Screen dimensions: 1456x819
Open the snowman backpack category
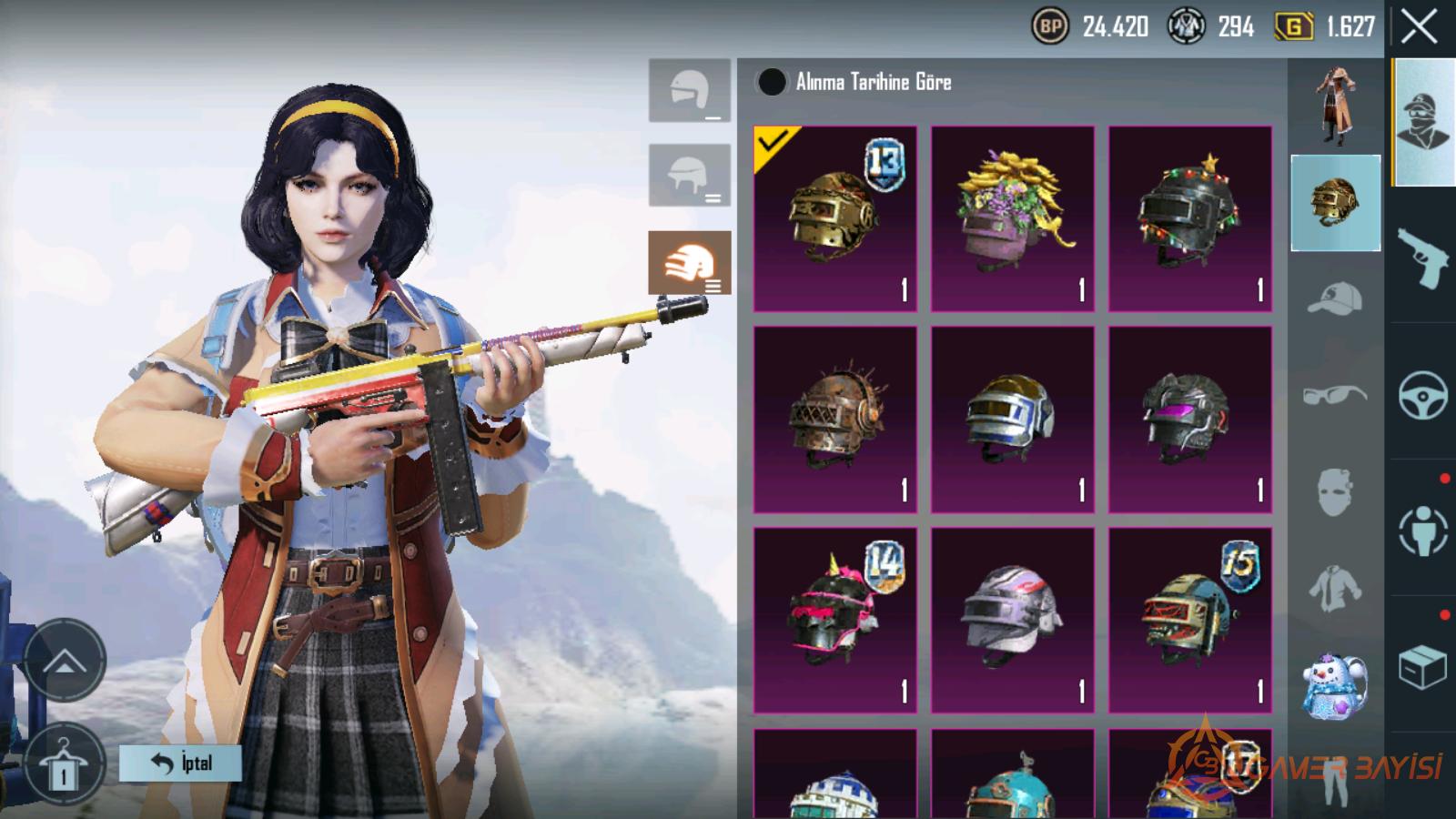[1335, 684]
